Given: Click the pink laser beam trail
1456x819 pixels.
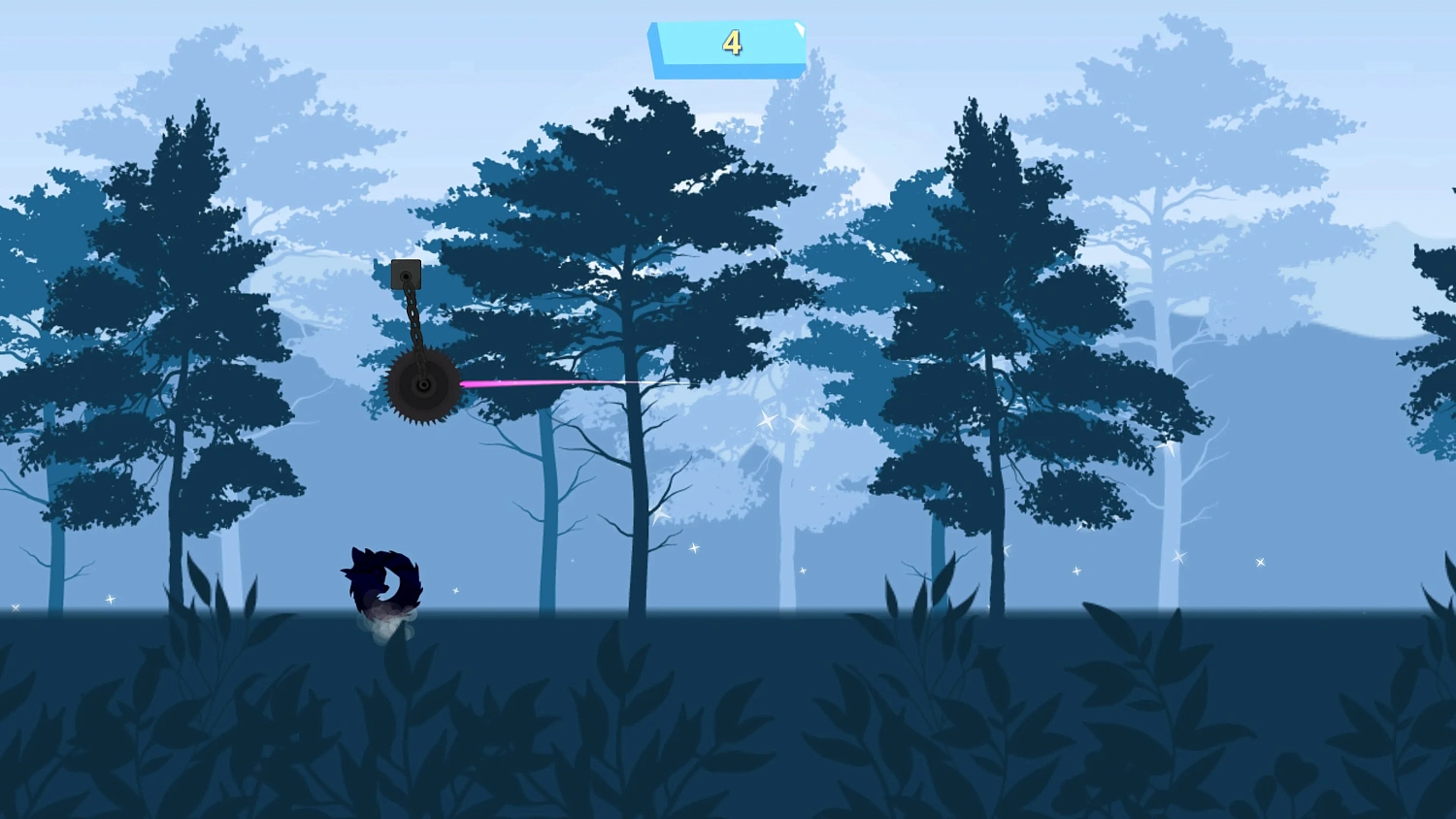Looking at the screenshot, I should point(534,384).
